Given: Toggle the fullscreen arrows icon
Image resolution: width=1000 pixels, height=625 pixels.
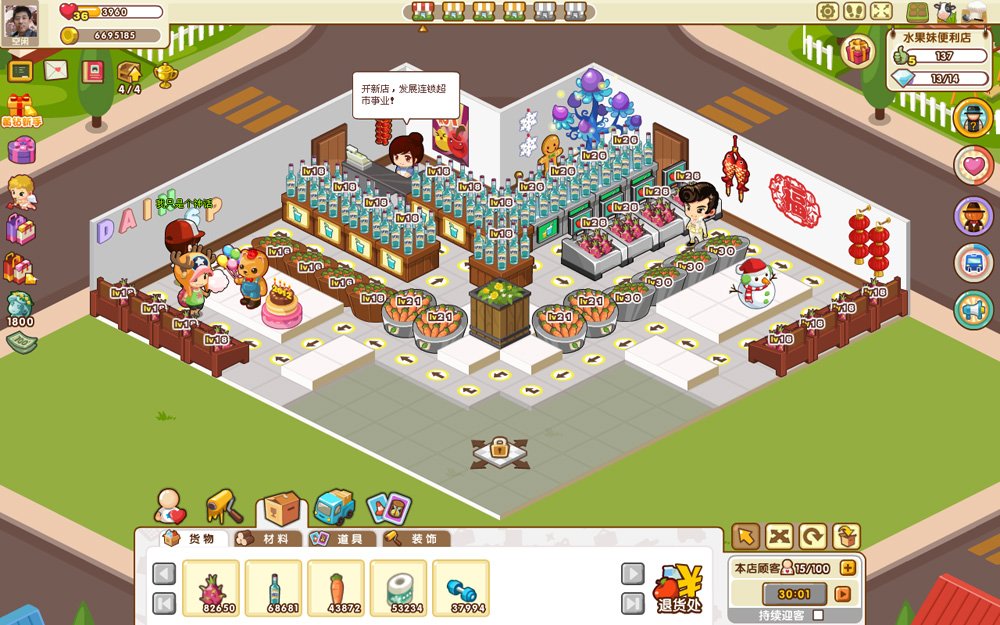Looking at the screenshot, I should tap(881, 11).
